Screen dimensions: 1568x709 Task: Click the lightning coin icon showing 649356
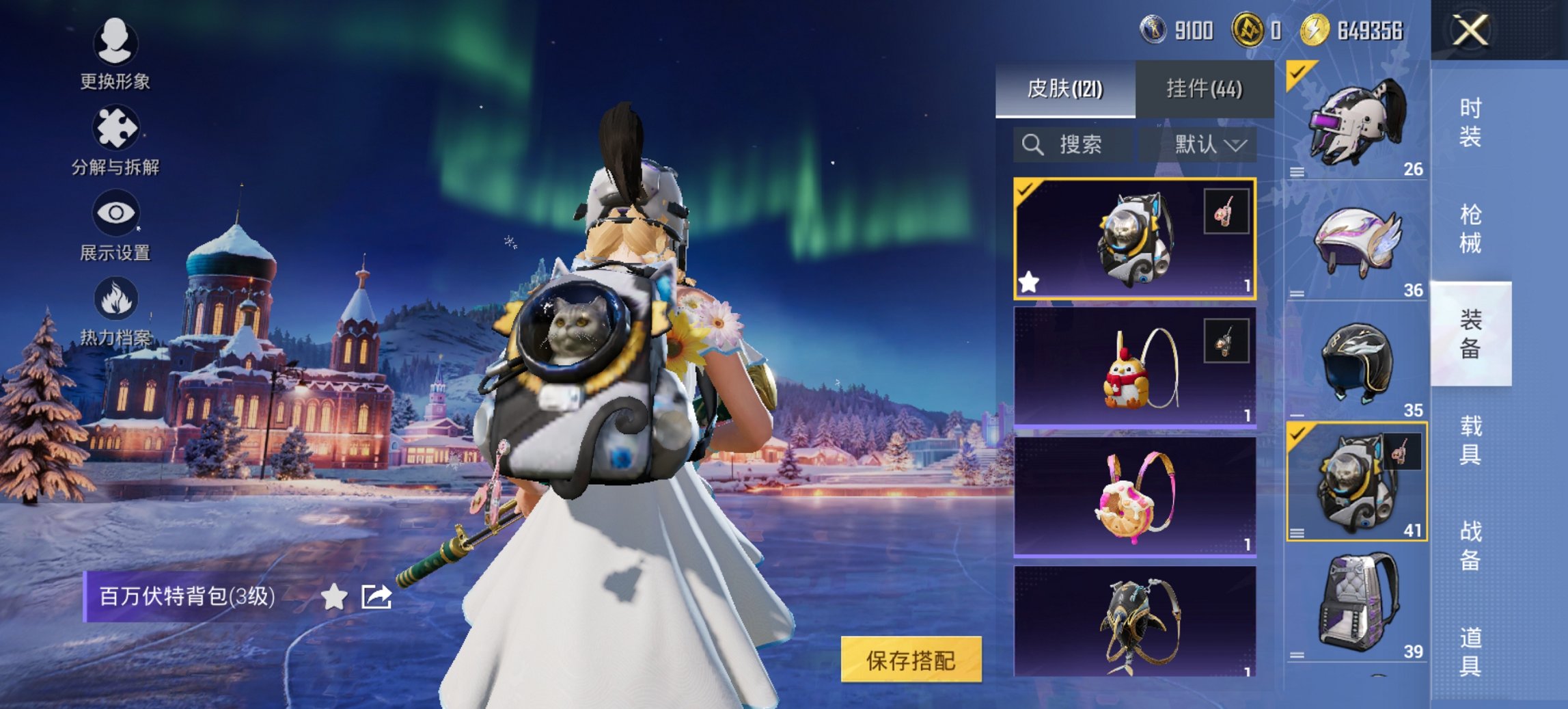pyautogui.click(x=1317, y=30)
